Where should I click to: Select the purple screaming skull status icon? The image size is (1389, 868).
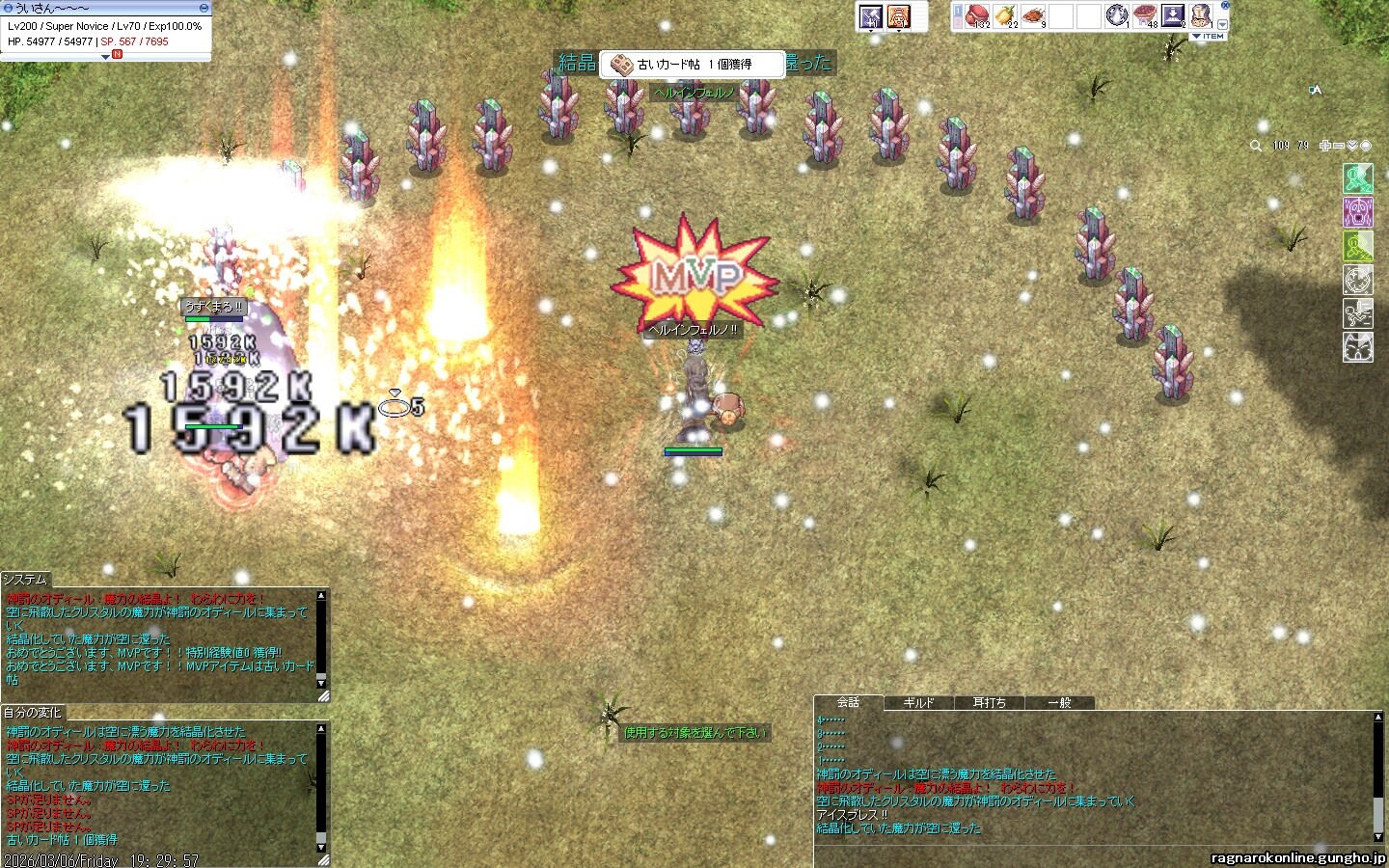click(x=1358, y=212)
